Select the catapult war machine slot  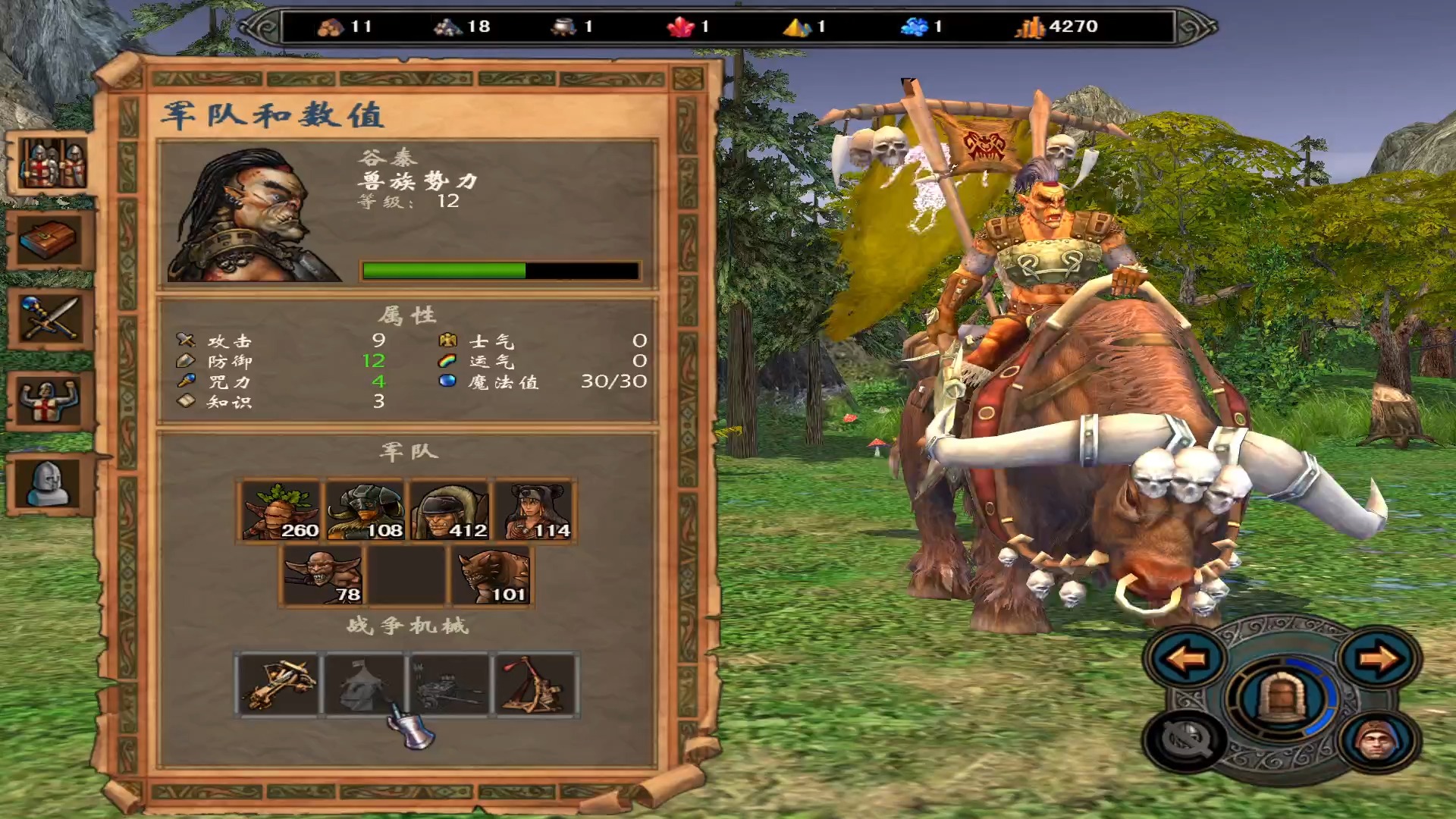[x=535, y=684]
